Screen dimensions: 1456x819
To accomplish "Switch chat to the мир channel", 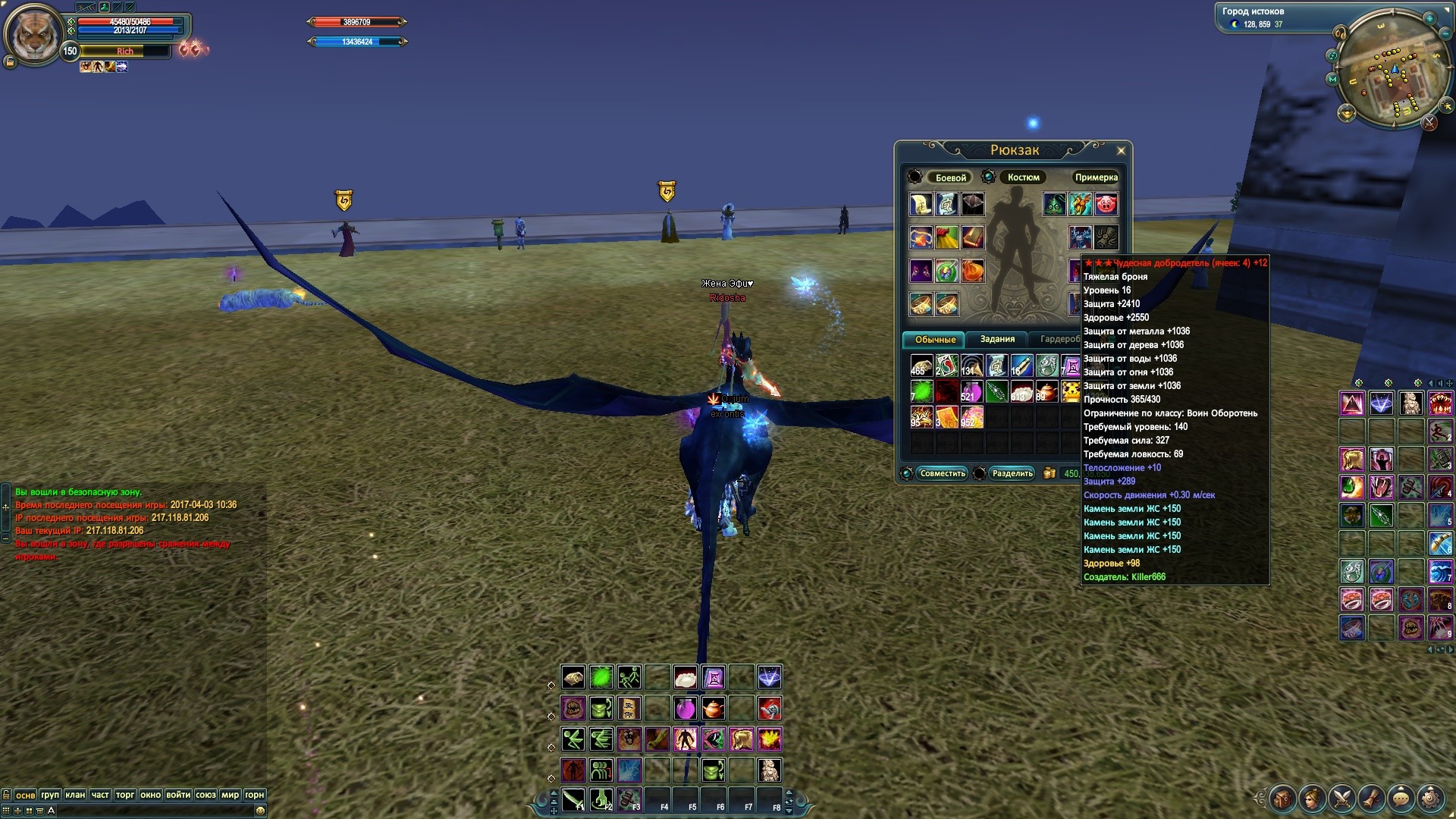I will click(x=230, y=795).
